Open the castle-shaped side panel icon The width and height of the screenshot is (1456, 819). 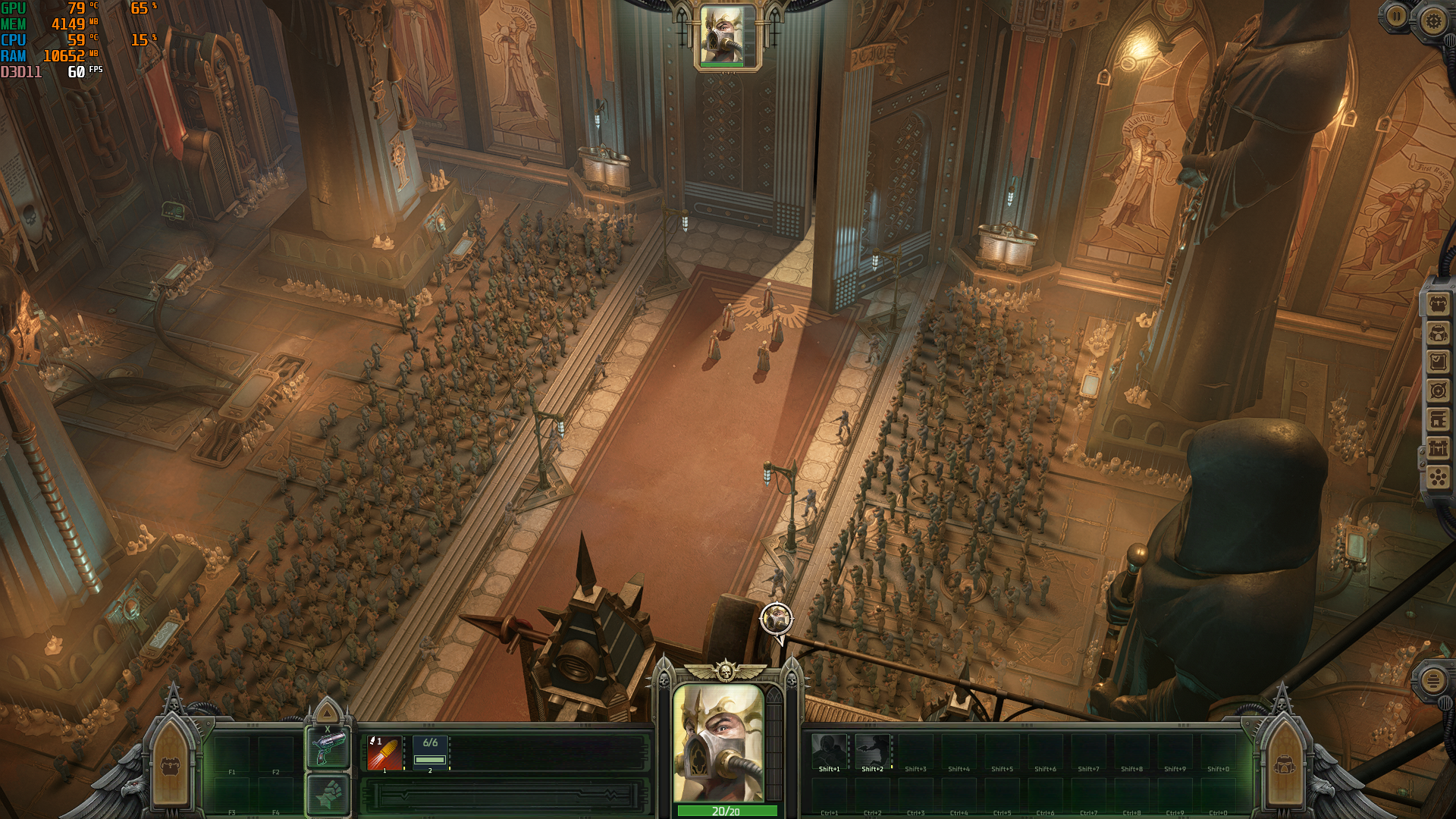click(x=1438, y=448)
